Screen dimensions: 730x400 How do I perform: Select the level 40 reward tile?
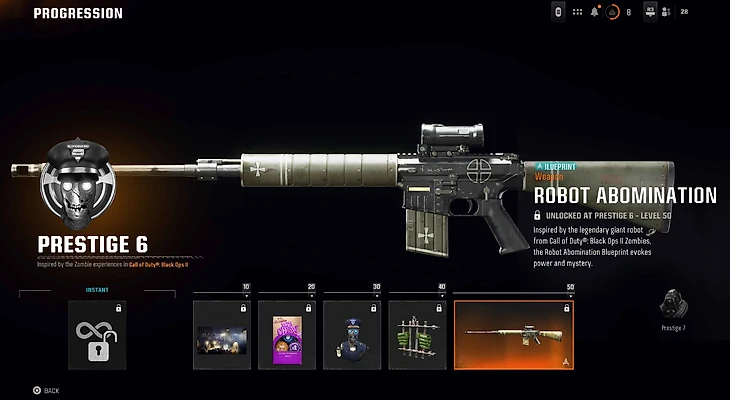click(x=417, y=335)
